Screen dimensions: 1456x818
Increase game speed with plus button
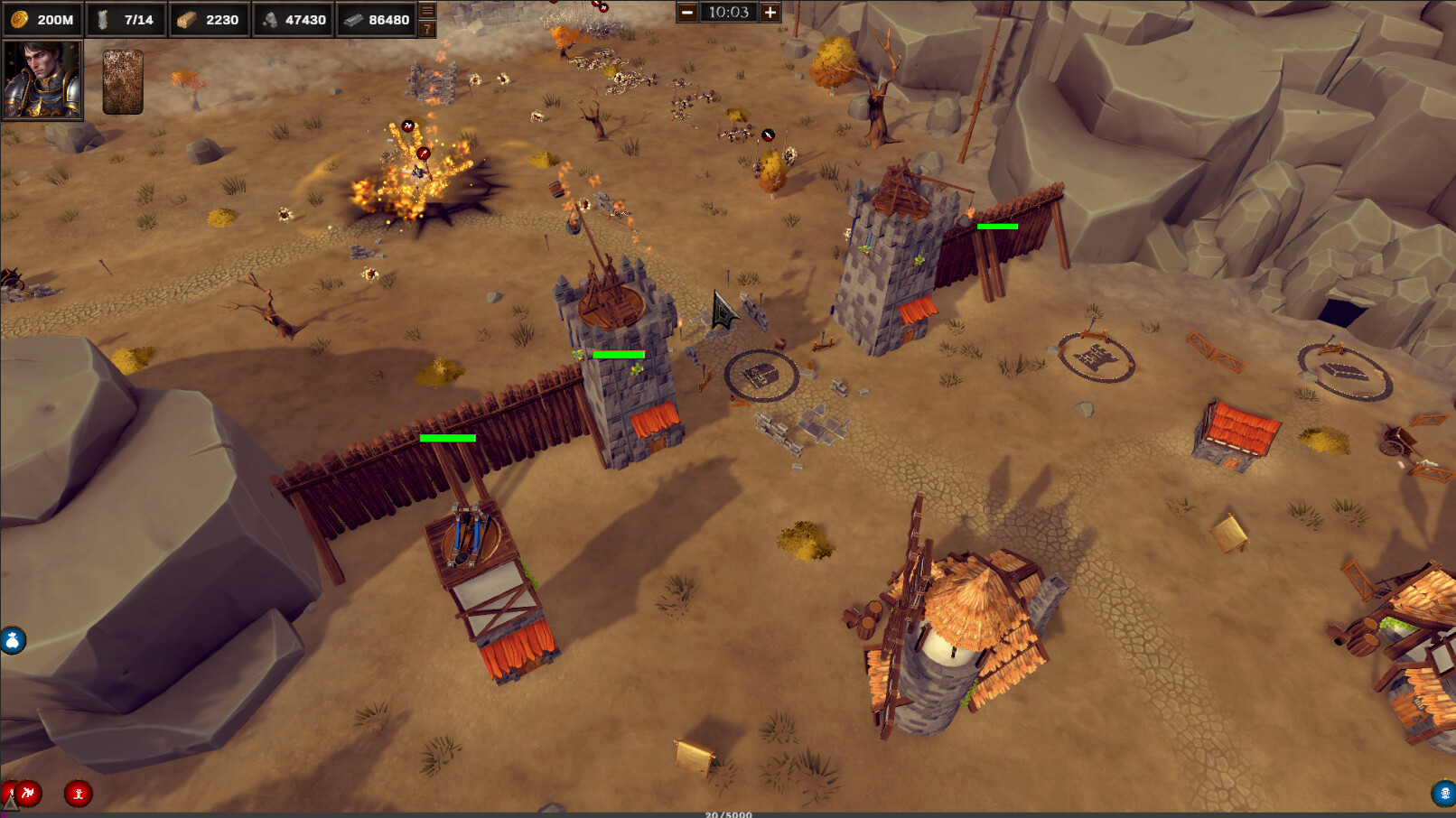[768, 14]
